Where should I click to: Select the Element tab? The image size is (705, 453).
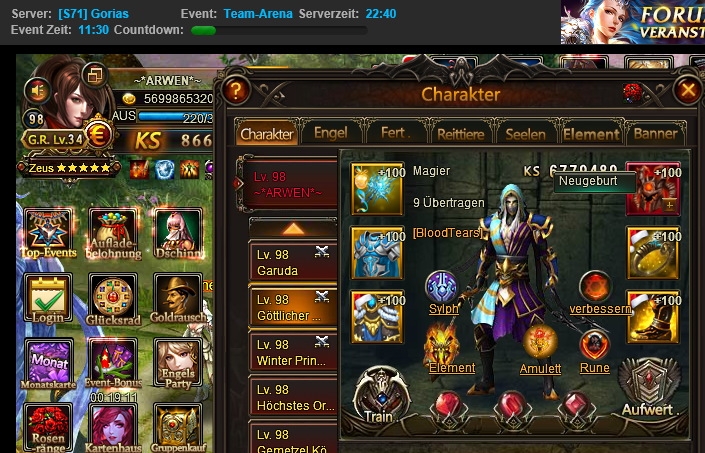(590, 133)
